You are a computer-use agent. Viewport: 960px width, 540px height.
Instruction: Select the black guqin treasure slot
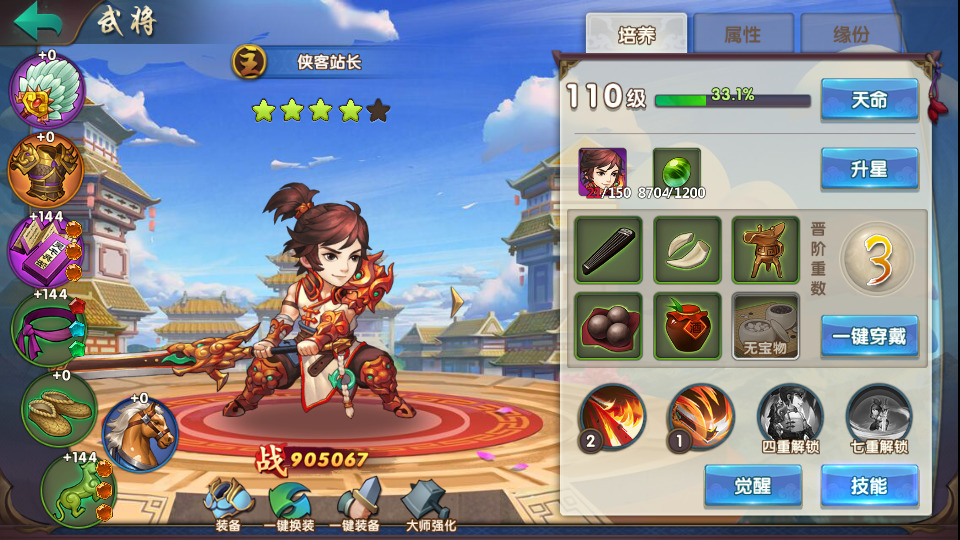pyautogui.click(x=608, y=250)
